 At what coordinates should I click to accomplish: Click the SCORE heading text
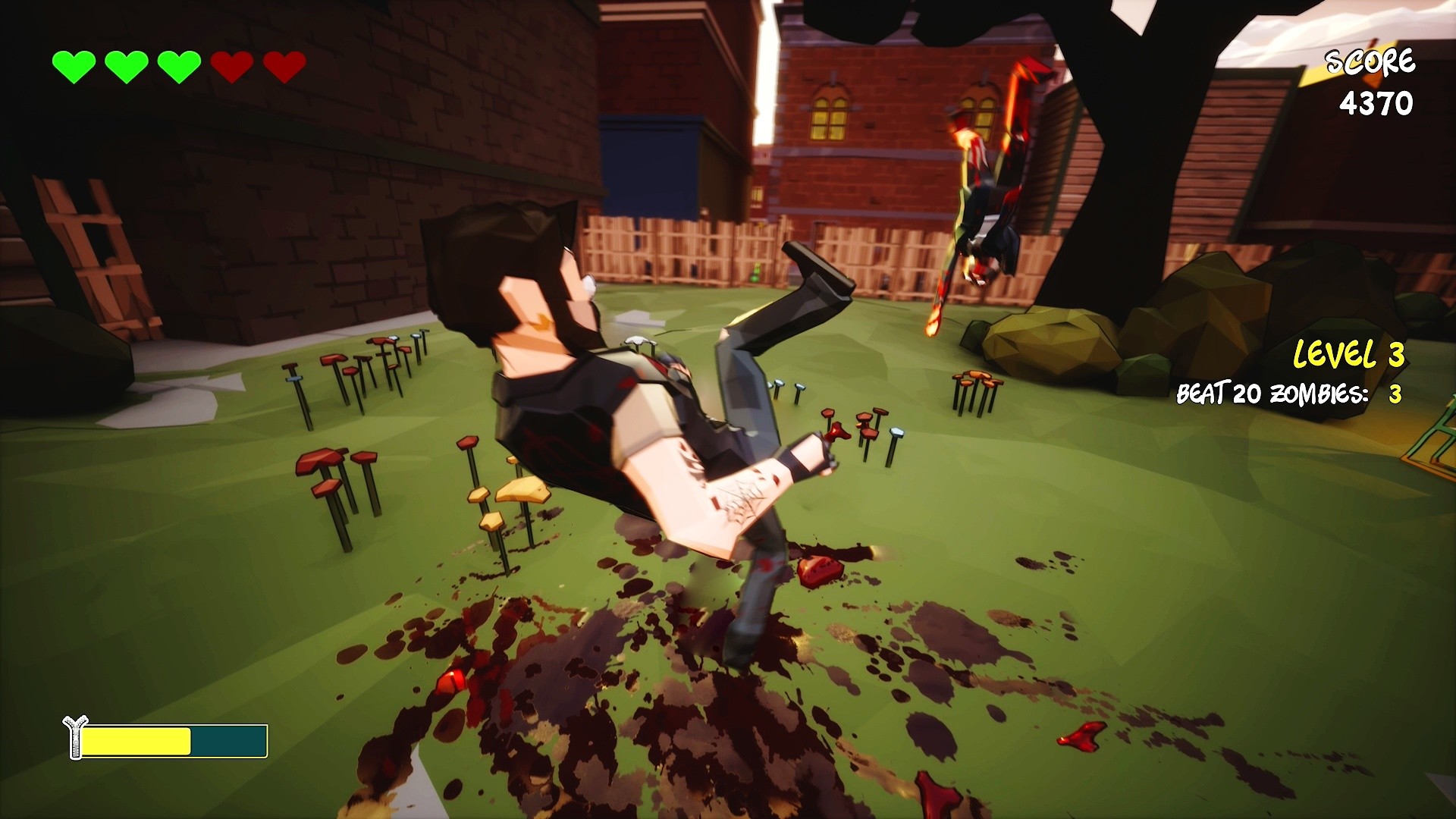(x=1370, y=61)
